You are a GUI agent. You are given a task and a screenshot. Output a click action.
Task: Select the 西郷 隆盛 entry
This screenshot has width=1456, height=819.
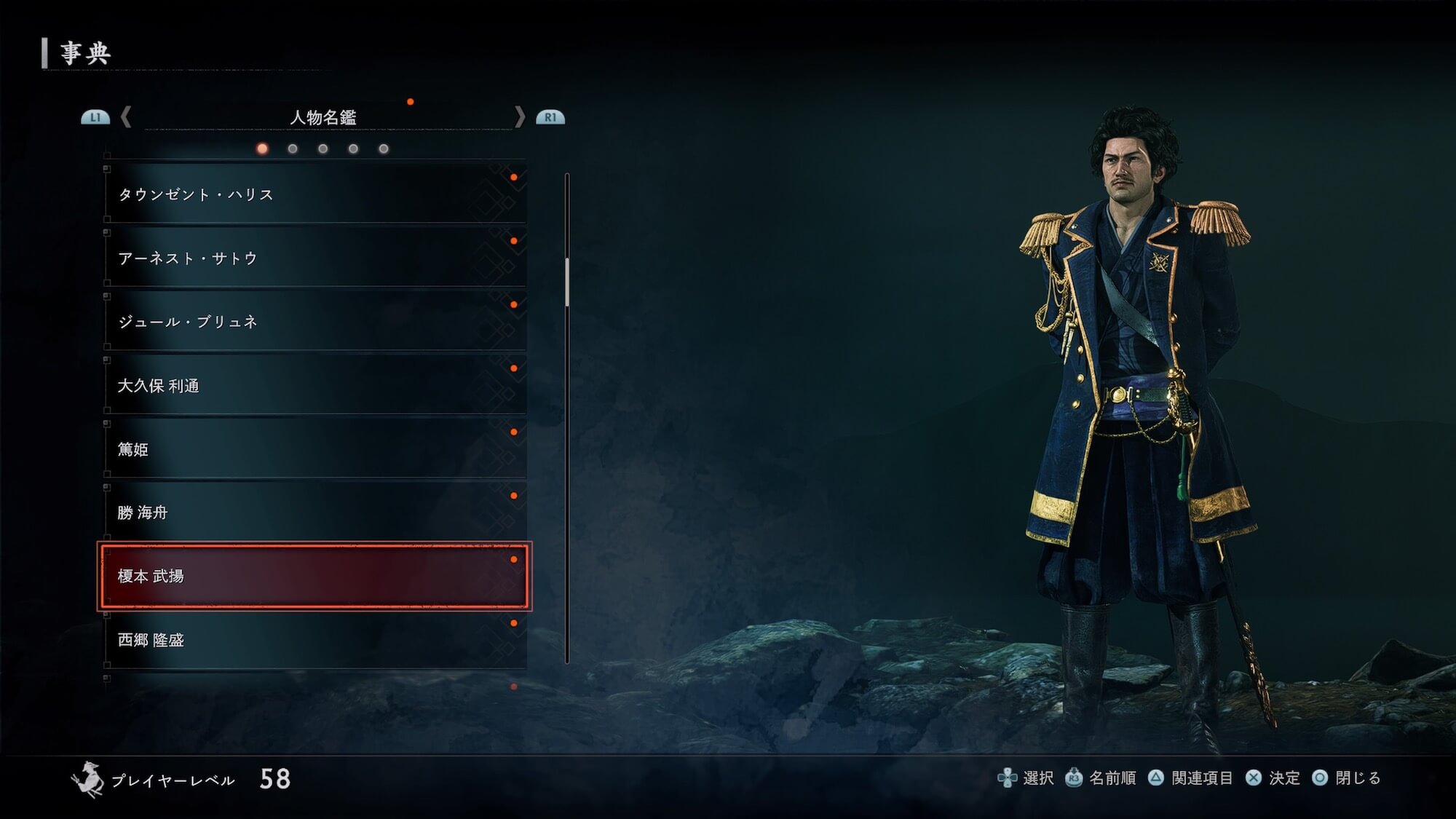(x=314, y=640)
